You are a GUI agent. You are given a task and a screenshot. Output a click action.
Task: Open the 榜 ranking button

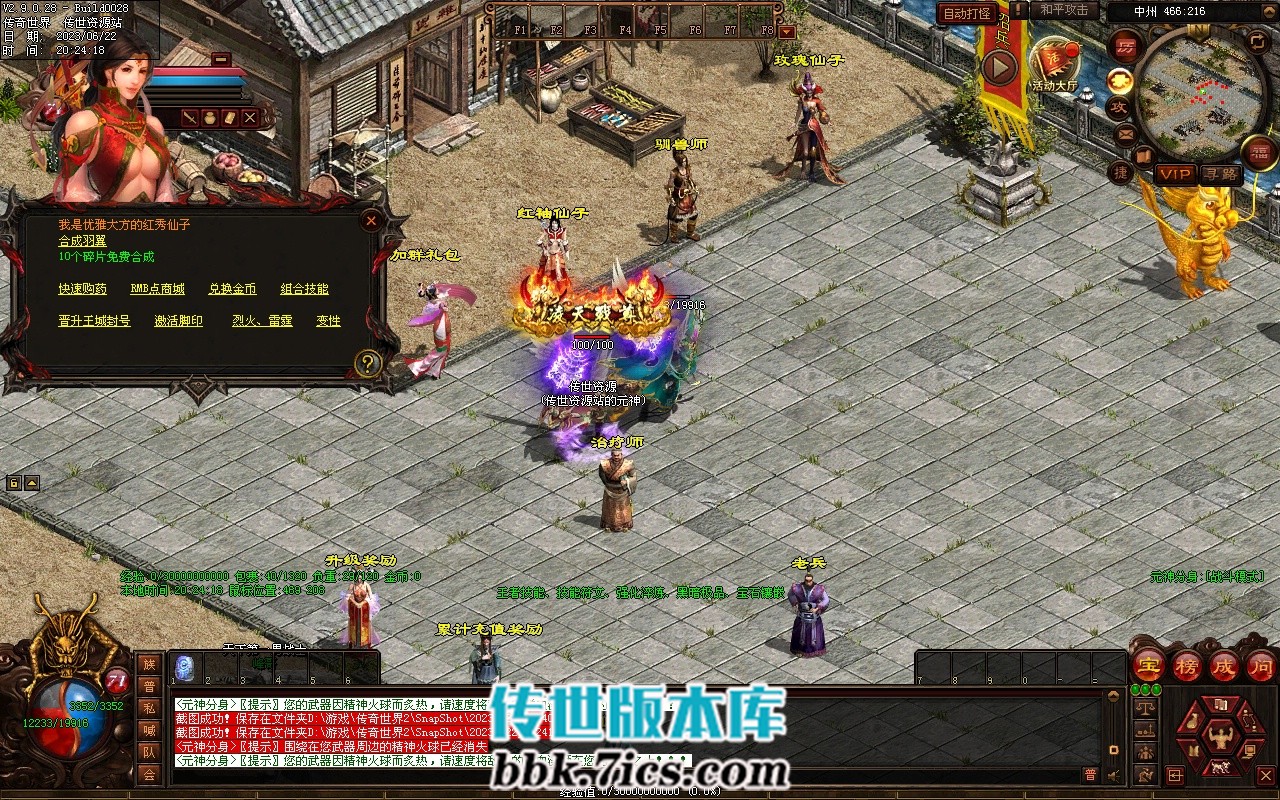pyautogui.click(x=1187, y=667)
